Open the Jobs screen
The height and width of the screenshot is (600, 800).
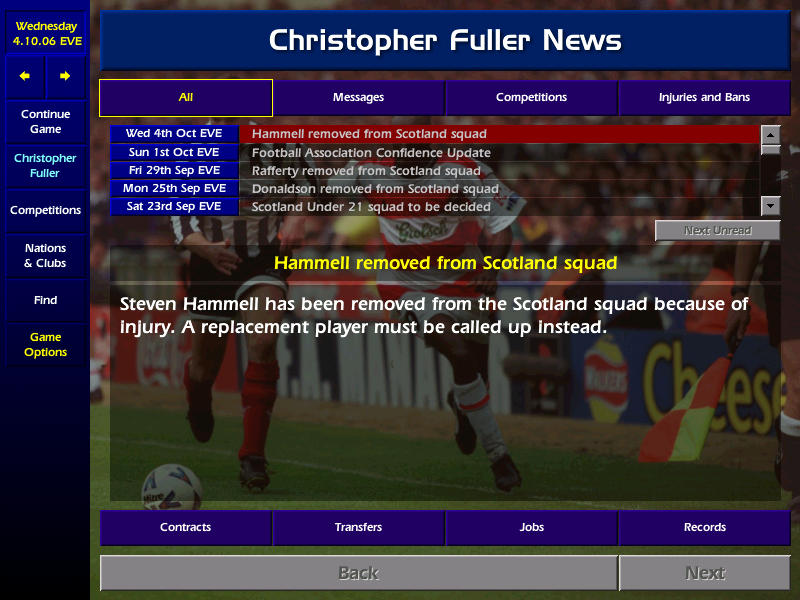531,527
